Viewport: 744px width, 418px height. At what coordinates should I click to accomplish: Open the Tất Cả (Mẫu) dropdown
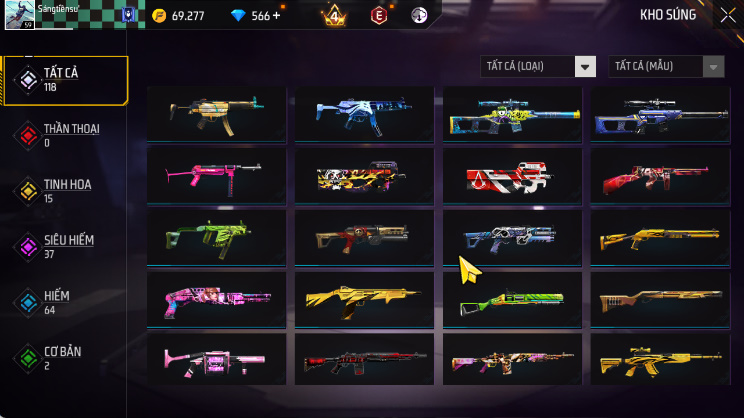pos(666,67)
